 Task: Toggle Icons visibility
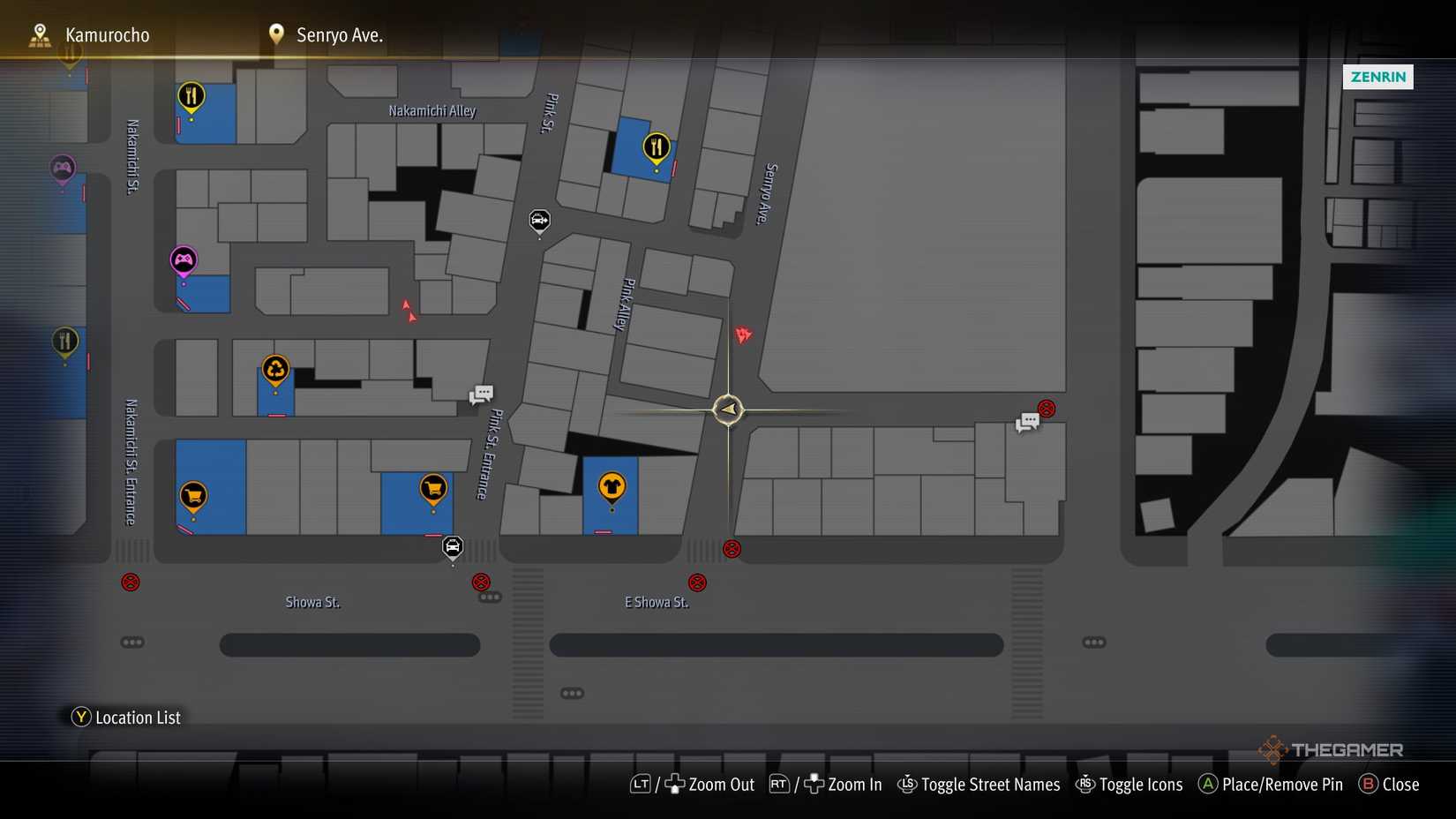point(1140,784)
